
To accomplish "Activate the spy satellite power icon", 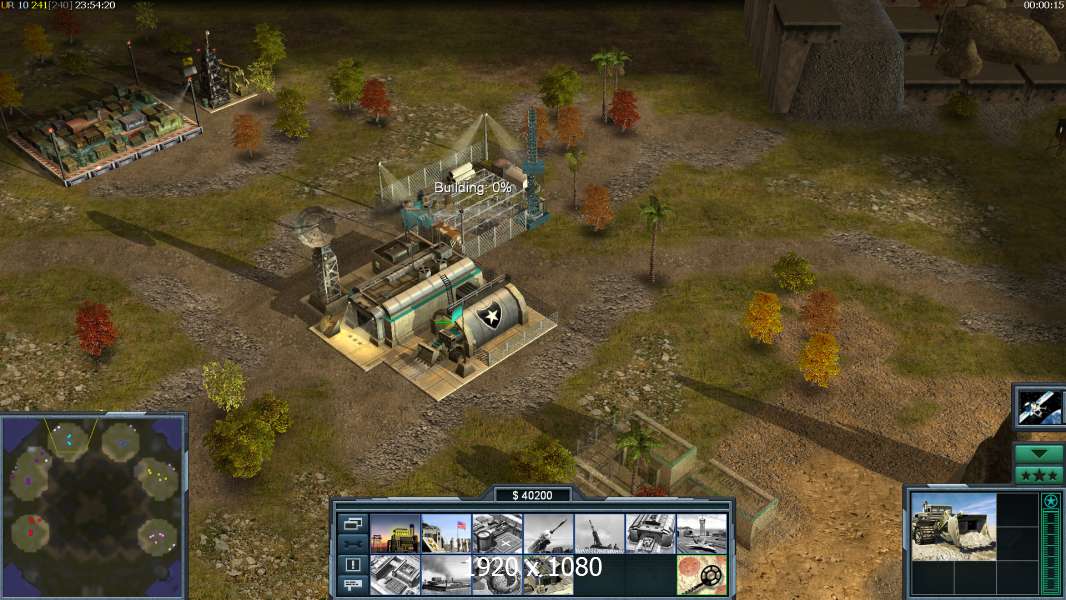I will pos(1040,406).
